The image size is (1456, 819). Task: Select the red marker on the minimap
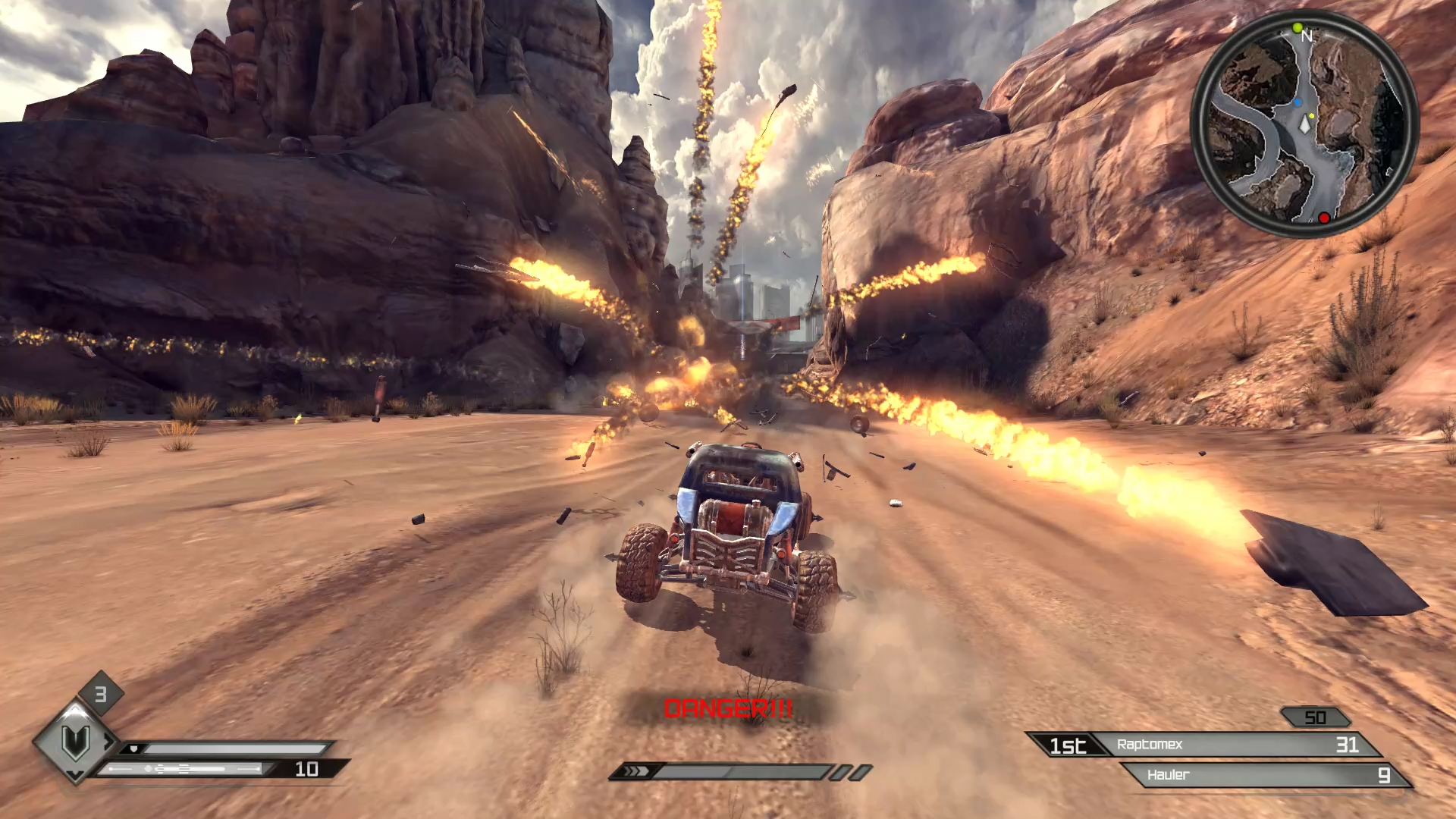pos(1324,218)
